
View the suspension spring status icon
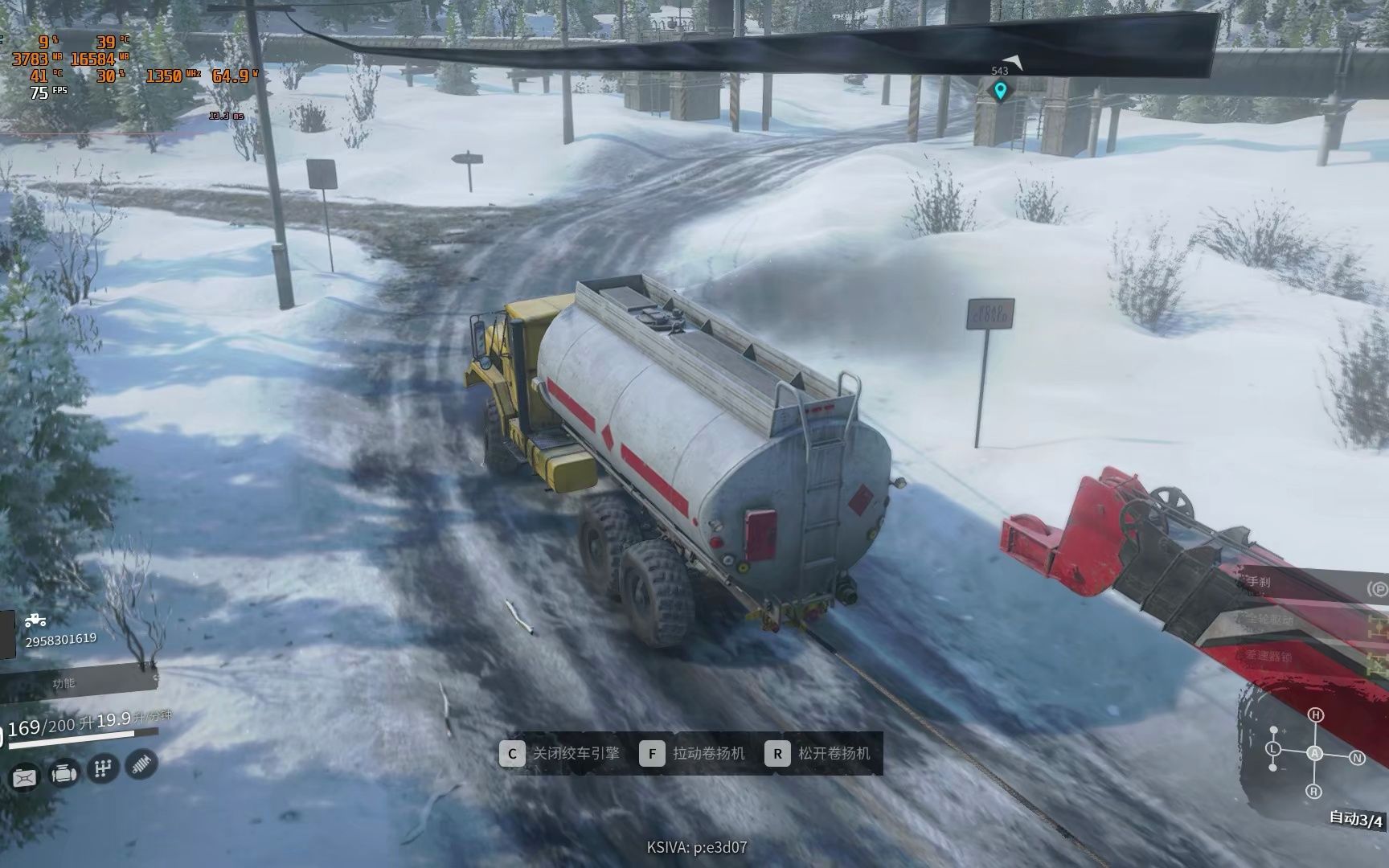pos(141,763)
